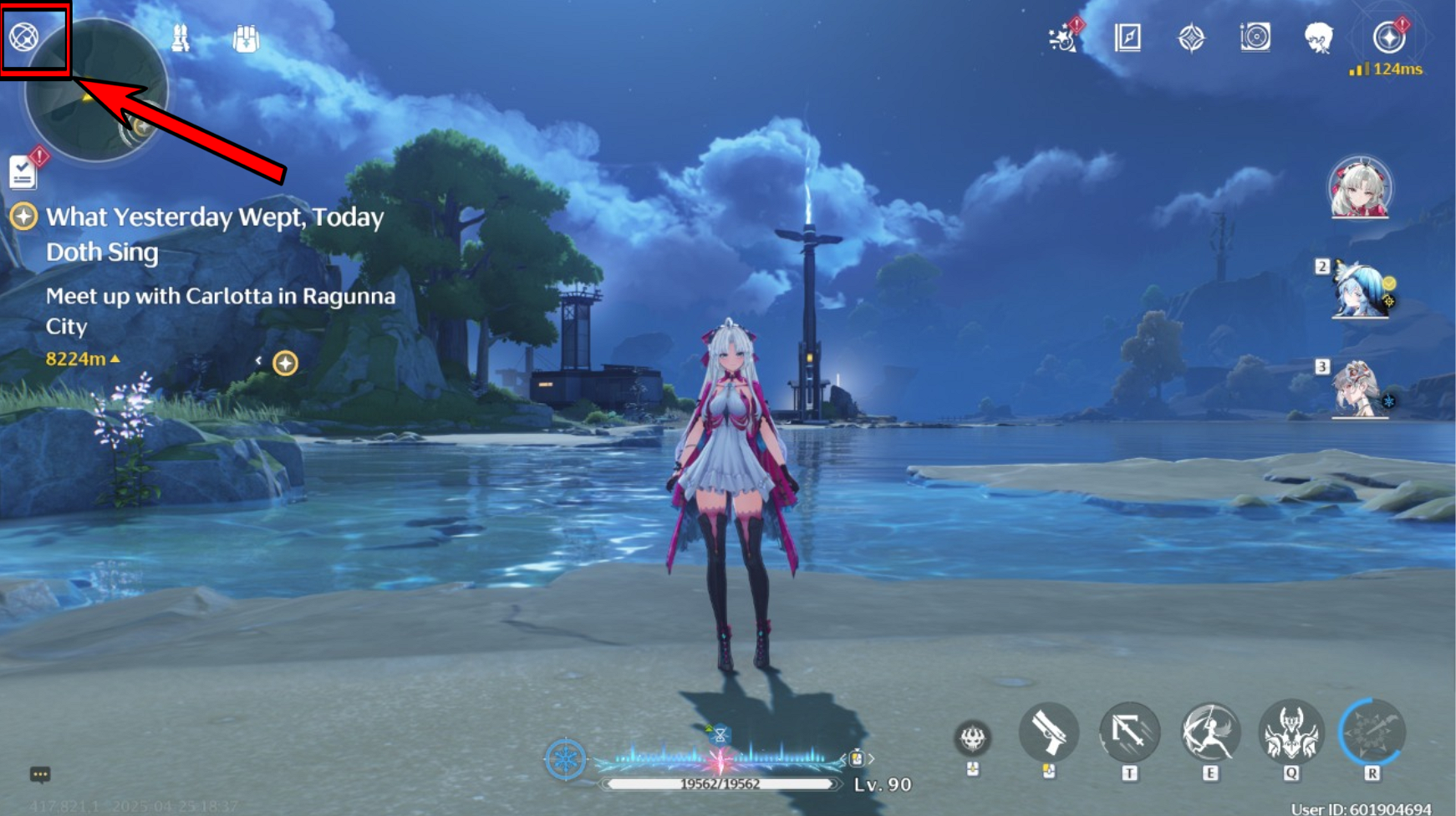1456x816 pixels.
Task: Select the active character portrait at top
Action: point(1360,187)
